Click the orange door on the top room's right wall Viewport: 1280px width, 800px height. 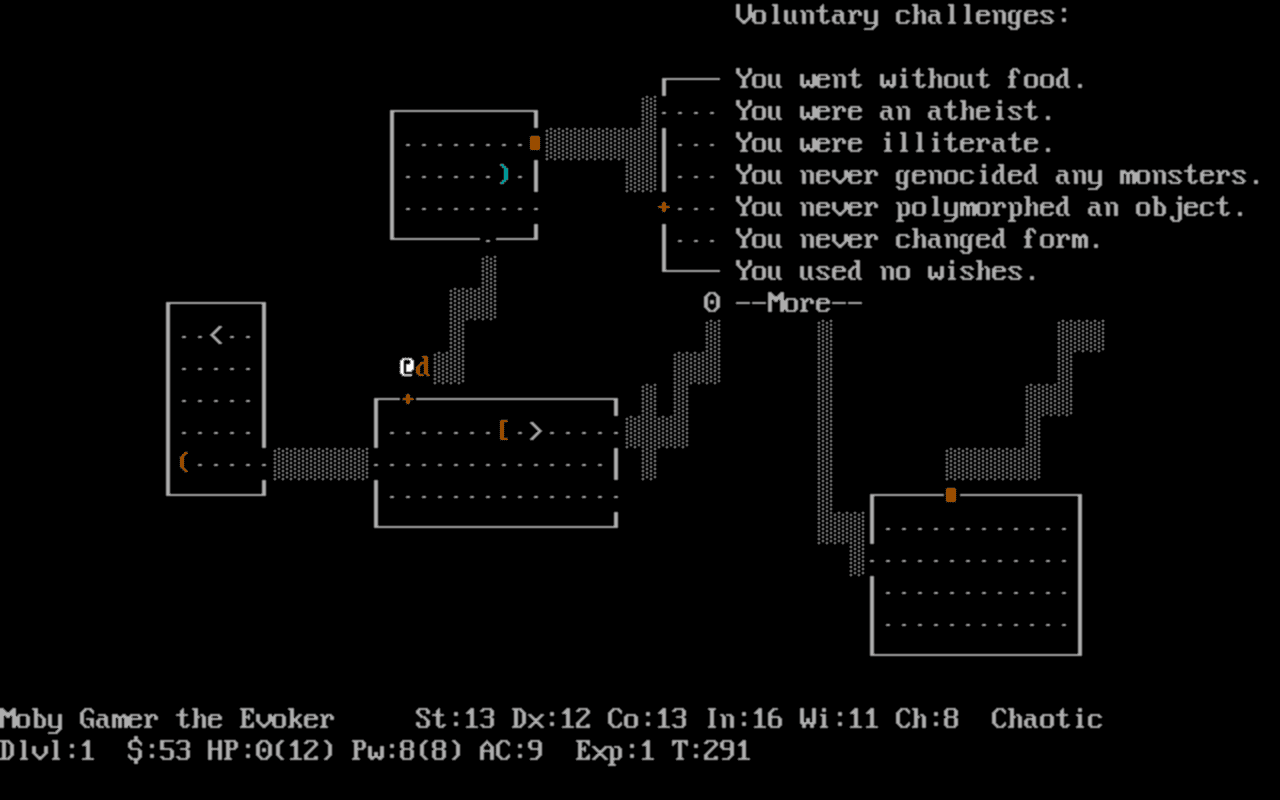(535, 142)
